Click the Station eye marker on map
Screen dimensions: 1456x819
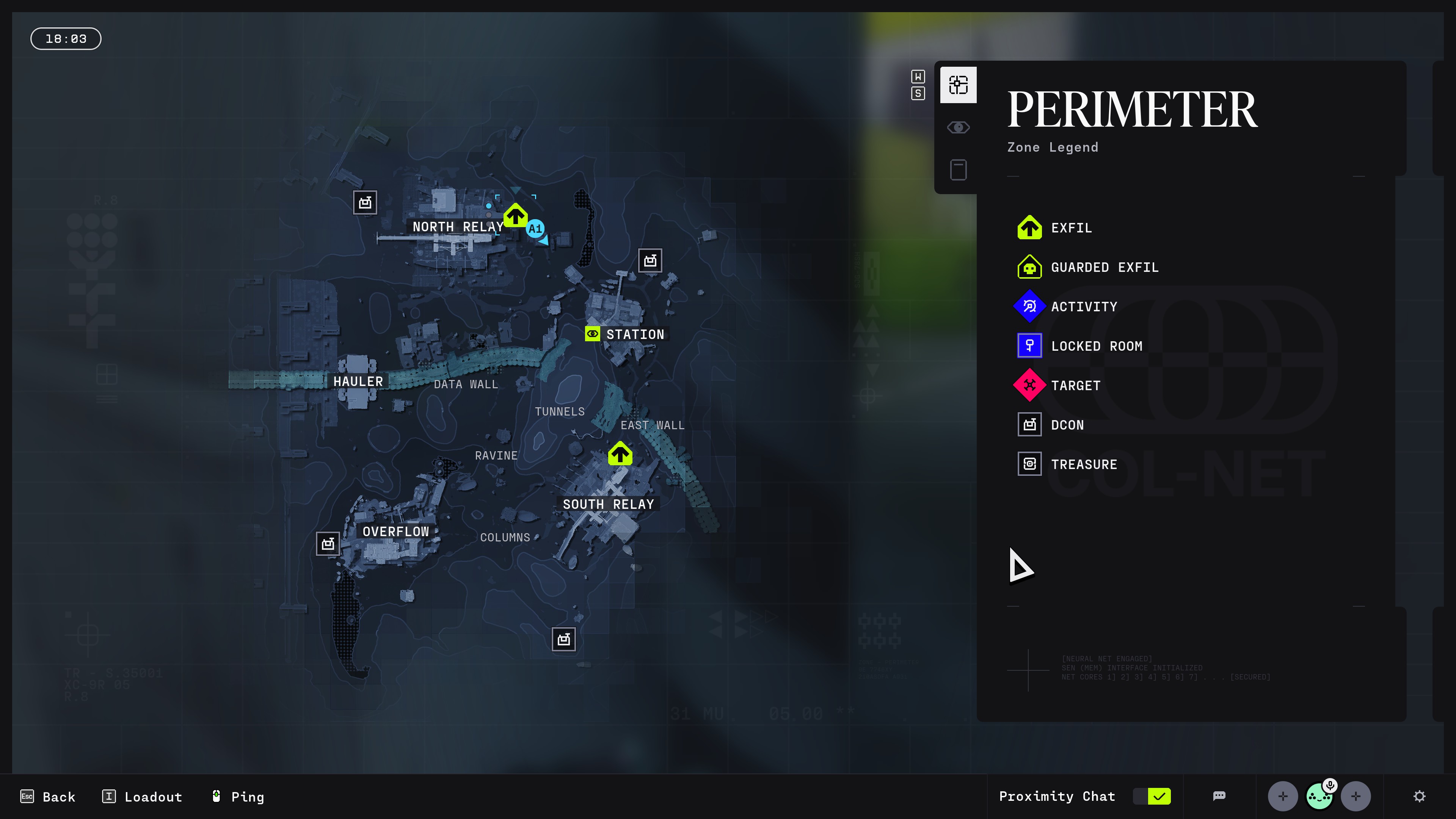592,334
